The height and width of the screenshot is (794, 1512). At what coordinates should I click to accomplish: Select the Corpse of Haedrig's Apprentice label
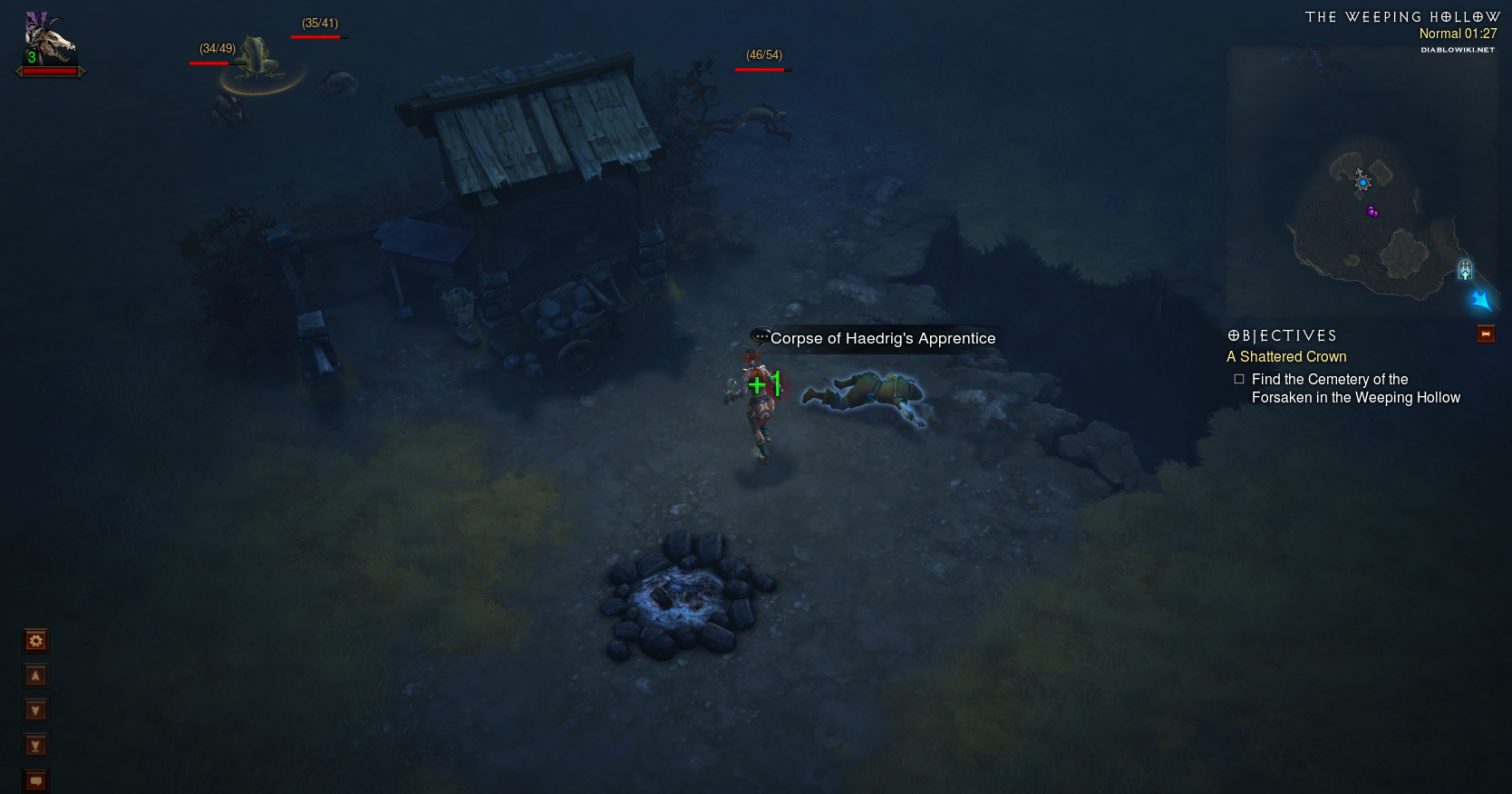point(882,339)
